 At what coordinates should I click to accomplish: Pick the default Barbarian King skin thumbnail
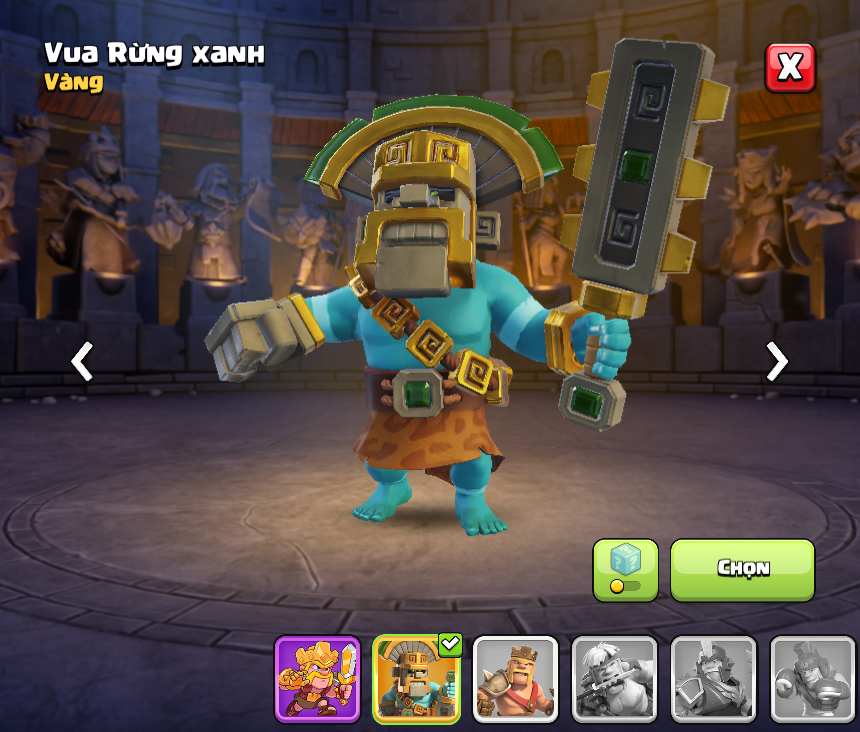coord(515,679)
